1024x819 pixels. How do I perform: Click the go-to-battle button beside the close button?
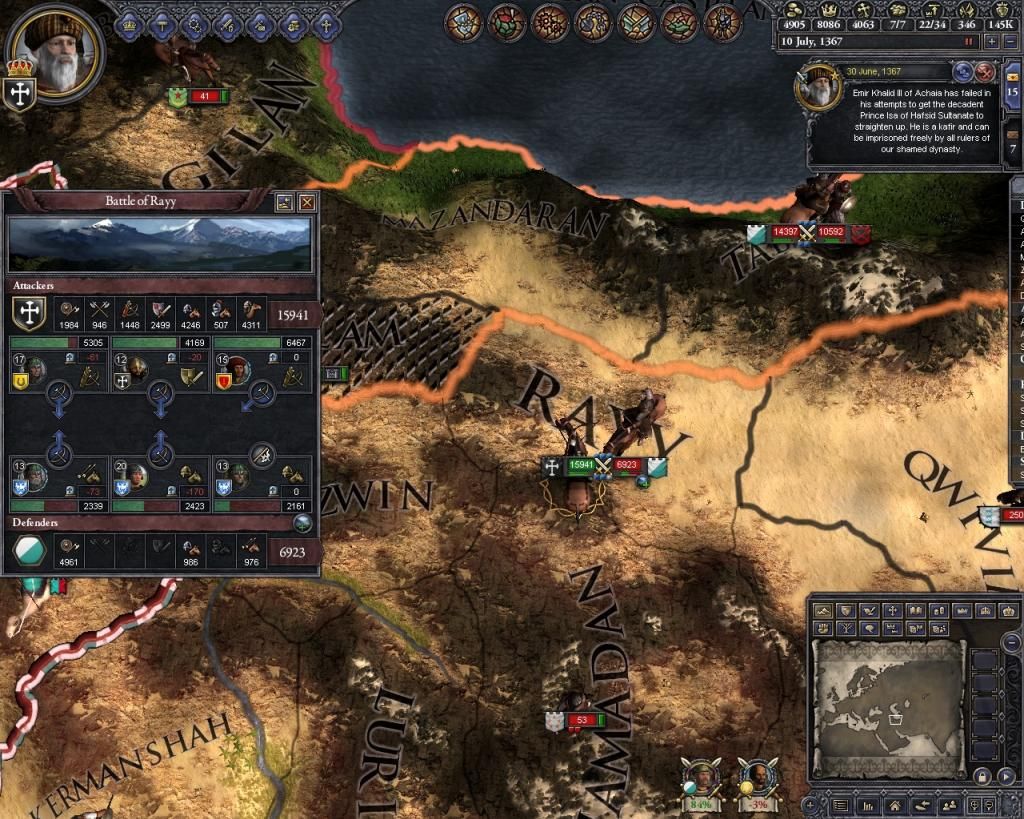point(285,202)
